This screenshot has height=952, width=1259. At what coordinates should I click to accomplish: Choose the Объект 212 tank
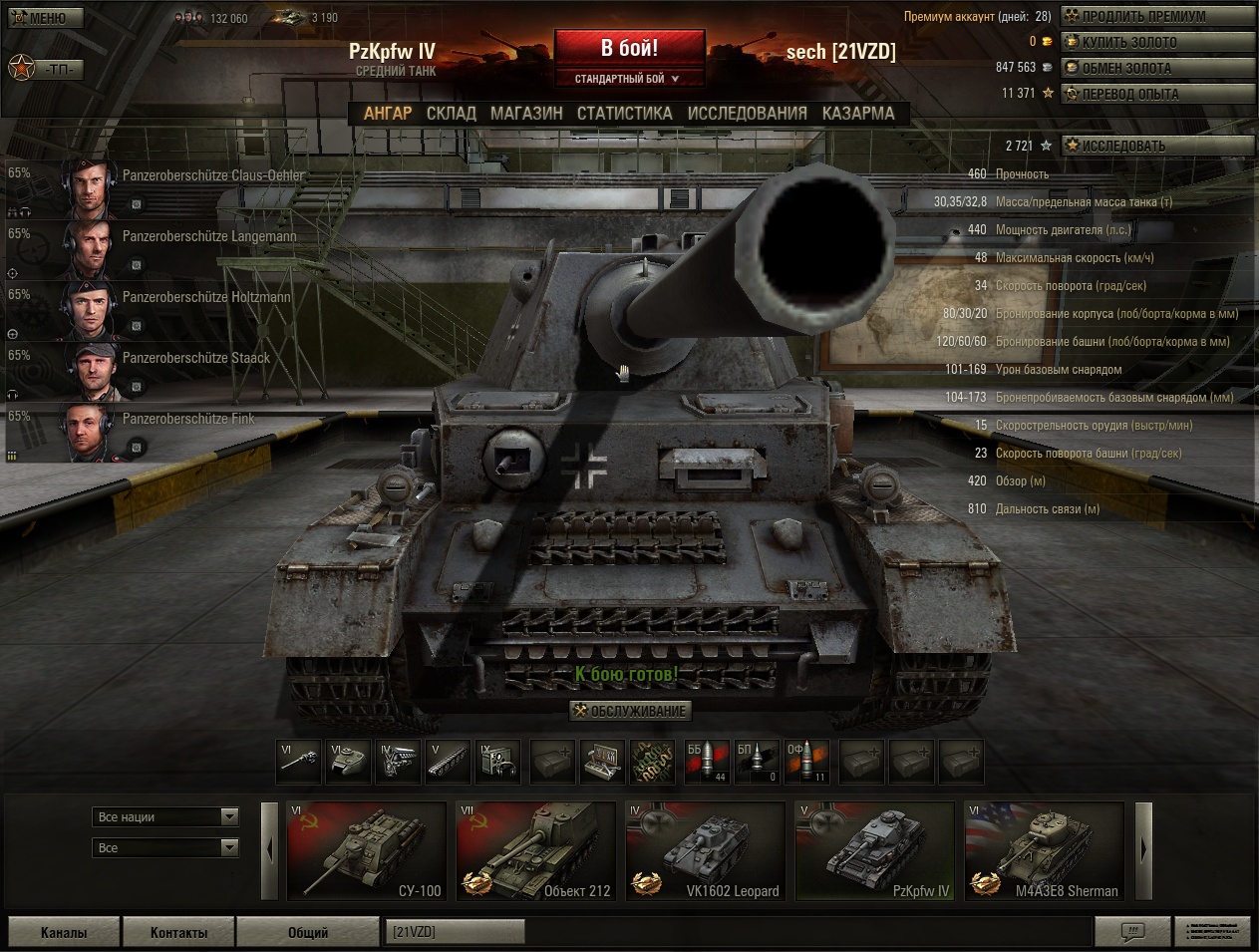535,851
